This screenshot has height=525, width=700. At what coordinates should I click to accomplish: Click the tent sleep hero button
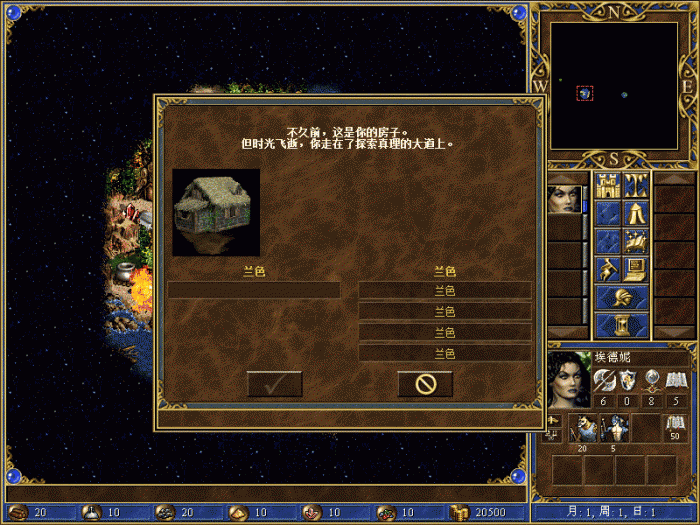(x=636, y=213)
